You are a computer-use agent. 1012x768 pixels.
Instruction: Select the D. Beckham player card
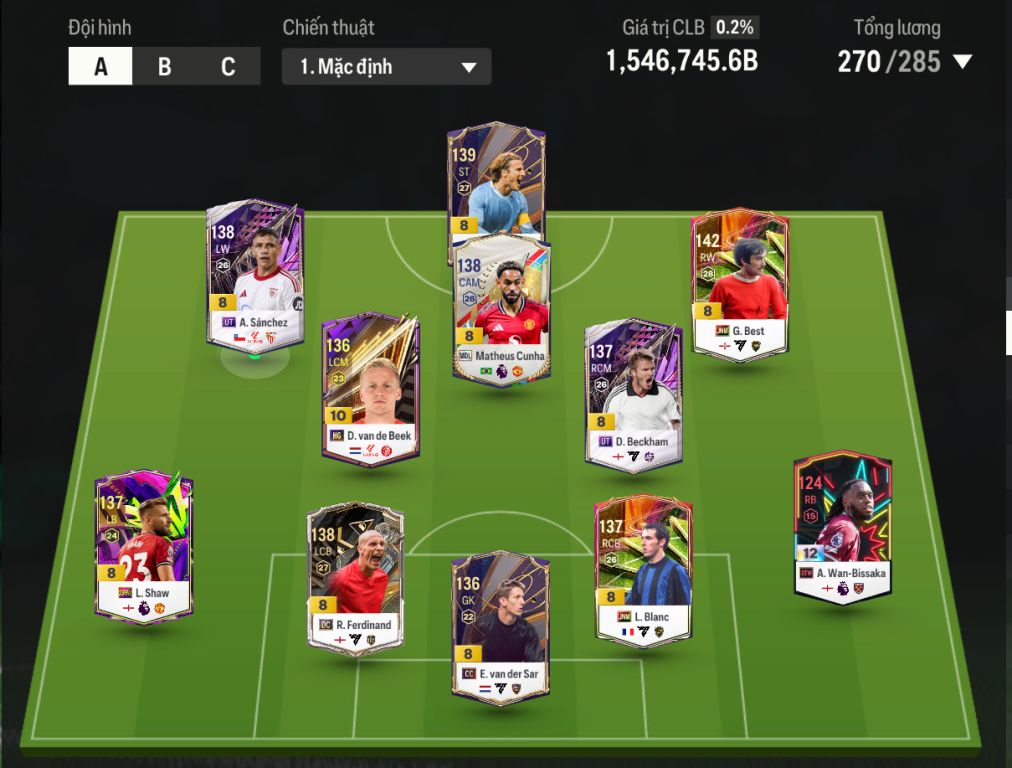633,395
